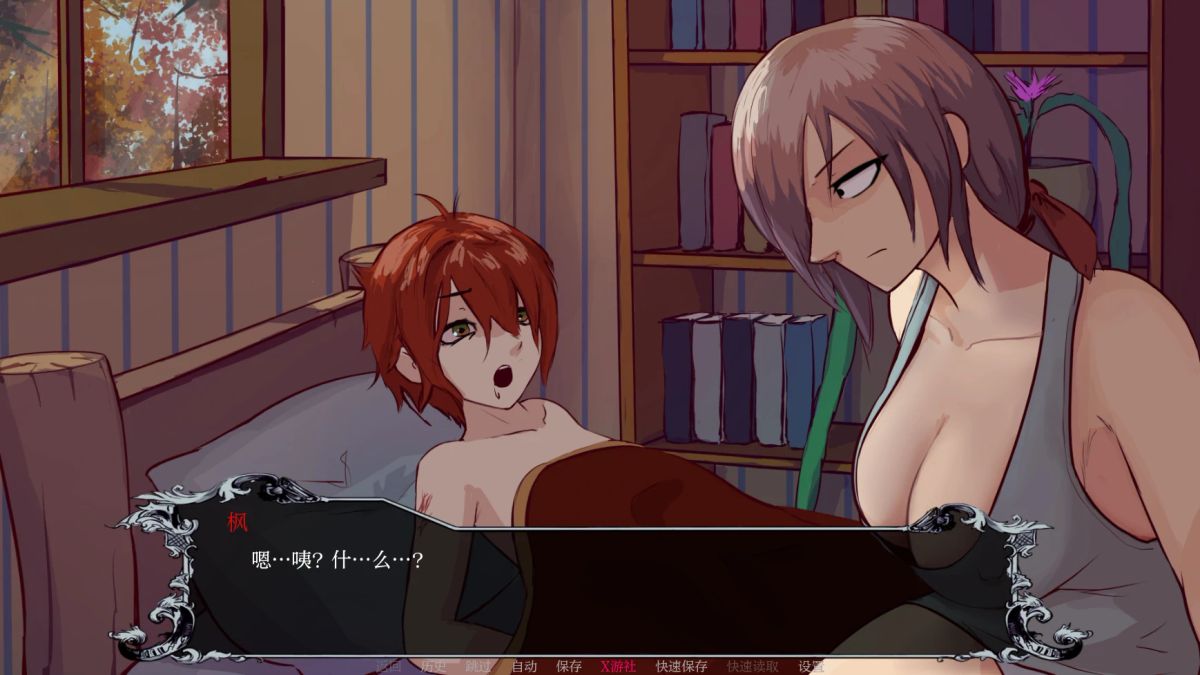
Task: Toggle 自动 auto-advance mode
Action: (x=524, y=666)
